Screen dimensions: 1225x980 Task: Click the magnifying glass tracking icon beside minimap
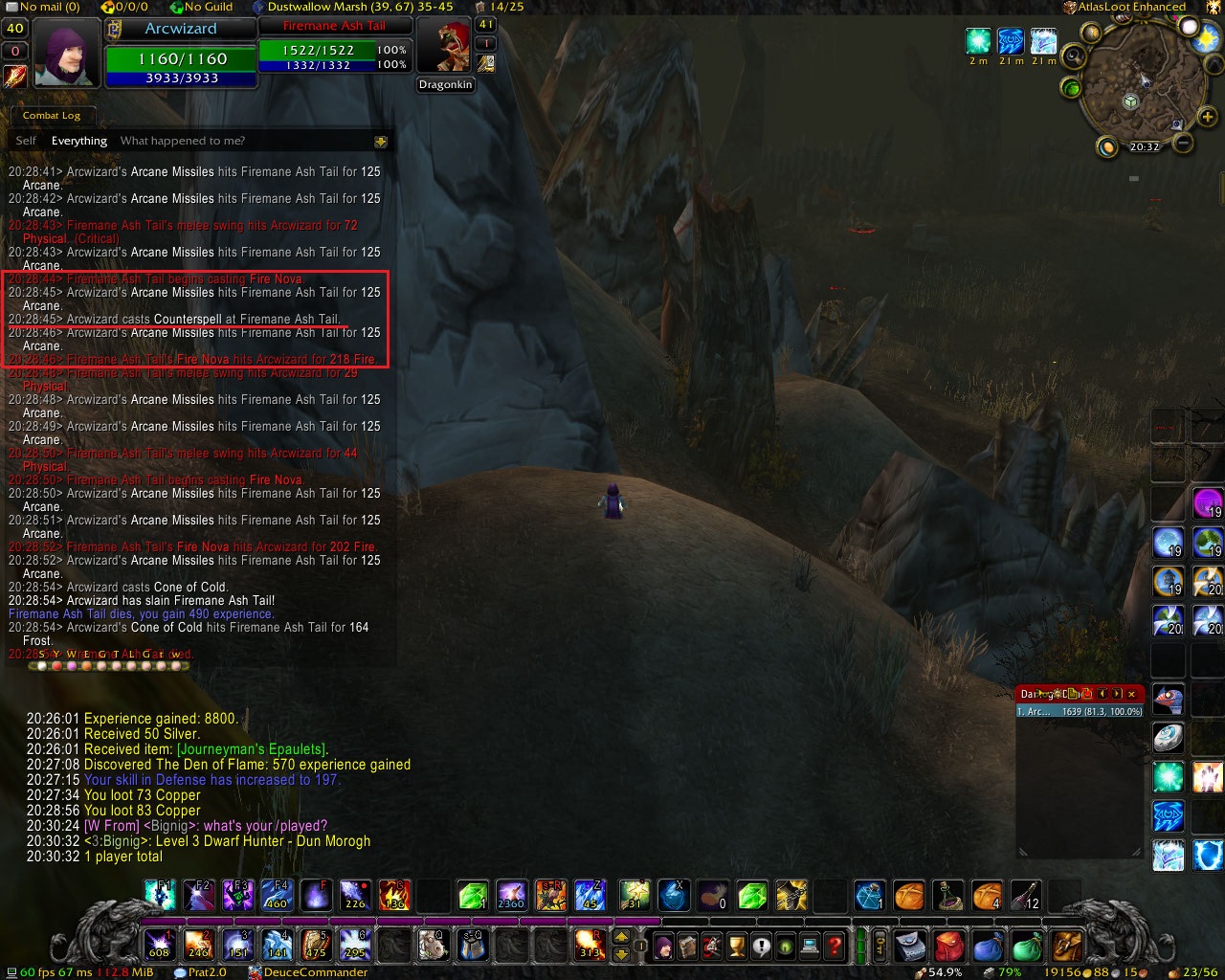[x=1074, y=56]
